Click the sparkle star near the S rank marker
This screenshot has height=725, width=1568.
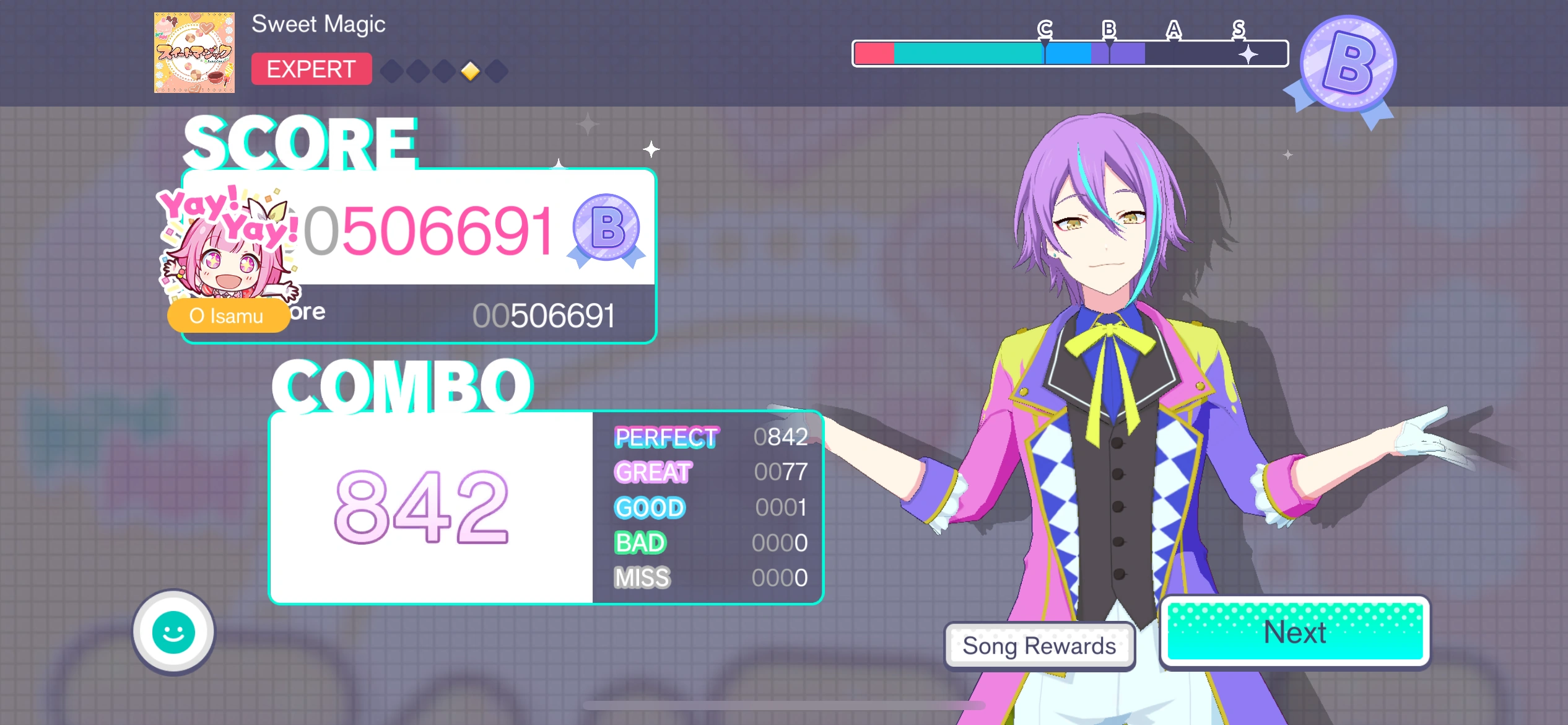tap(1247, 55)
